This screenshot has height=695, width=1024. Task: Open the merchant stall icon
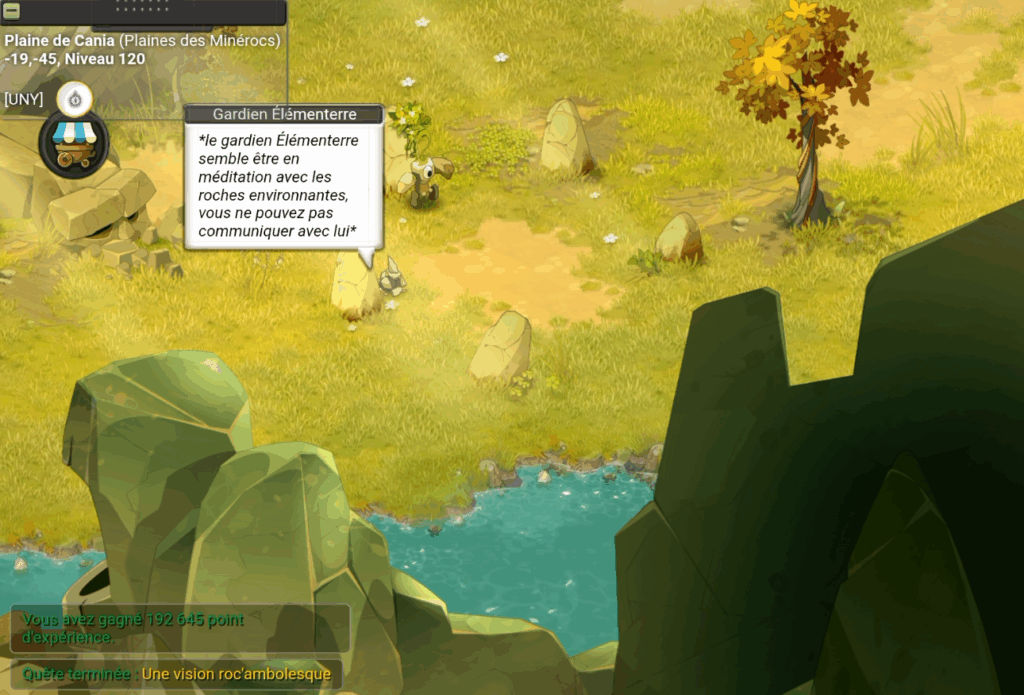point(73,144)
